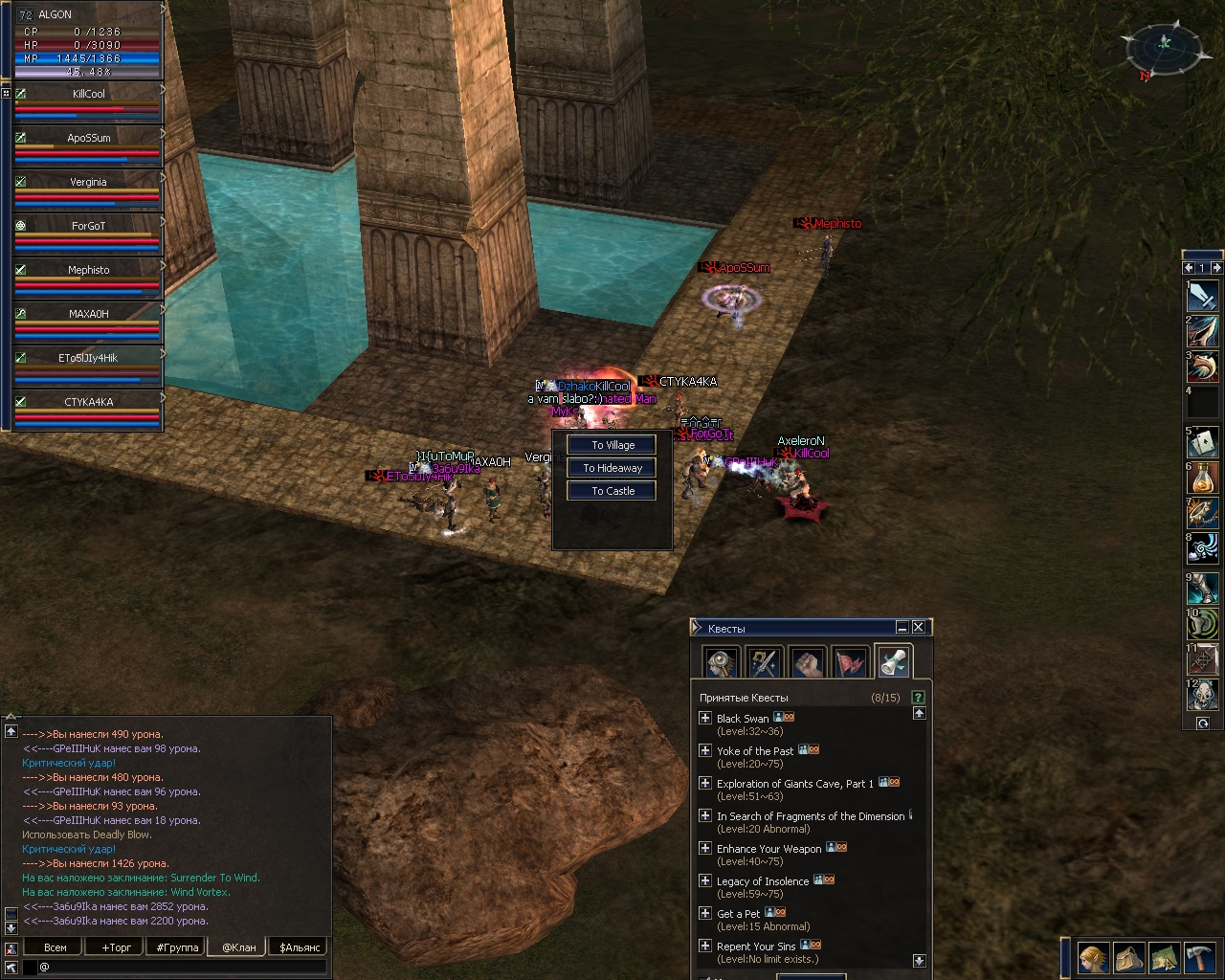The height and width of the screenshot is (980, 1225).
Task: Expand the Get a Pet quest
Action: pos(705,913)
